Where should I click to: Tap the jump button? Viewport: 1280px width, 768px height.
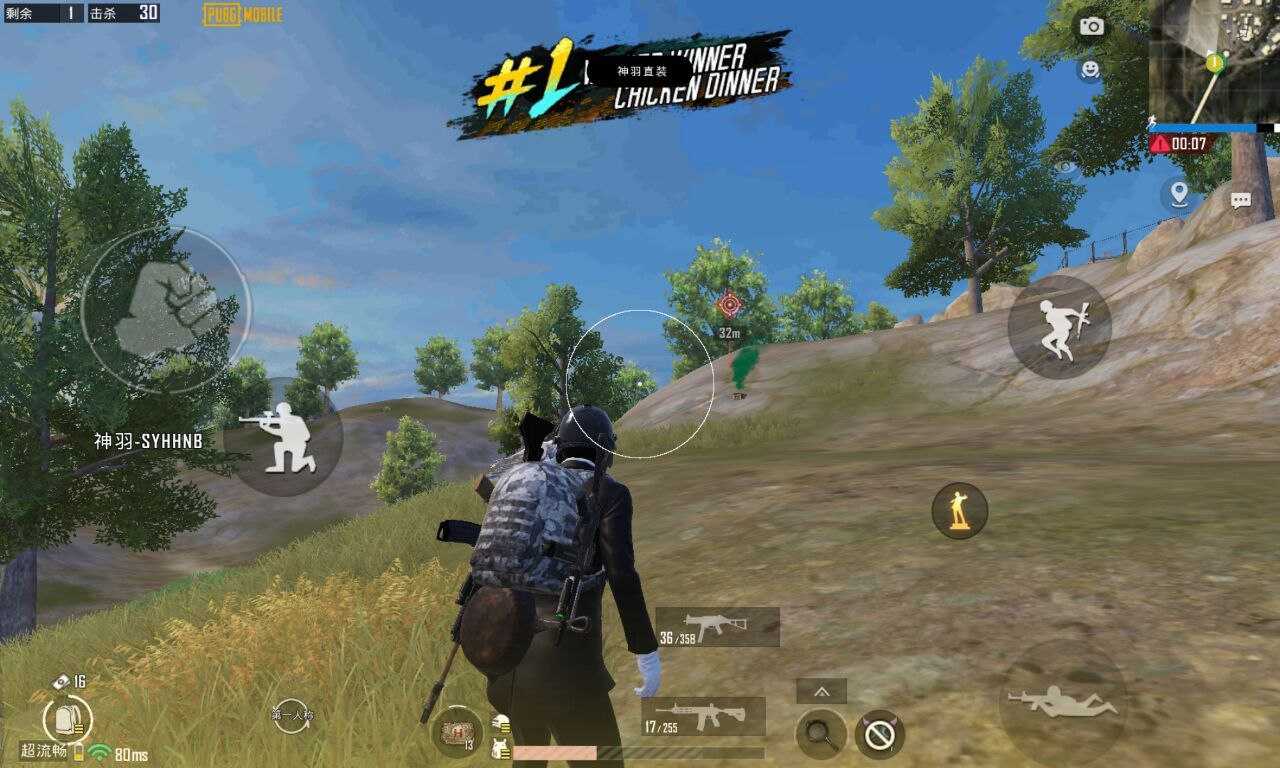(x=1060, y=327)
